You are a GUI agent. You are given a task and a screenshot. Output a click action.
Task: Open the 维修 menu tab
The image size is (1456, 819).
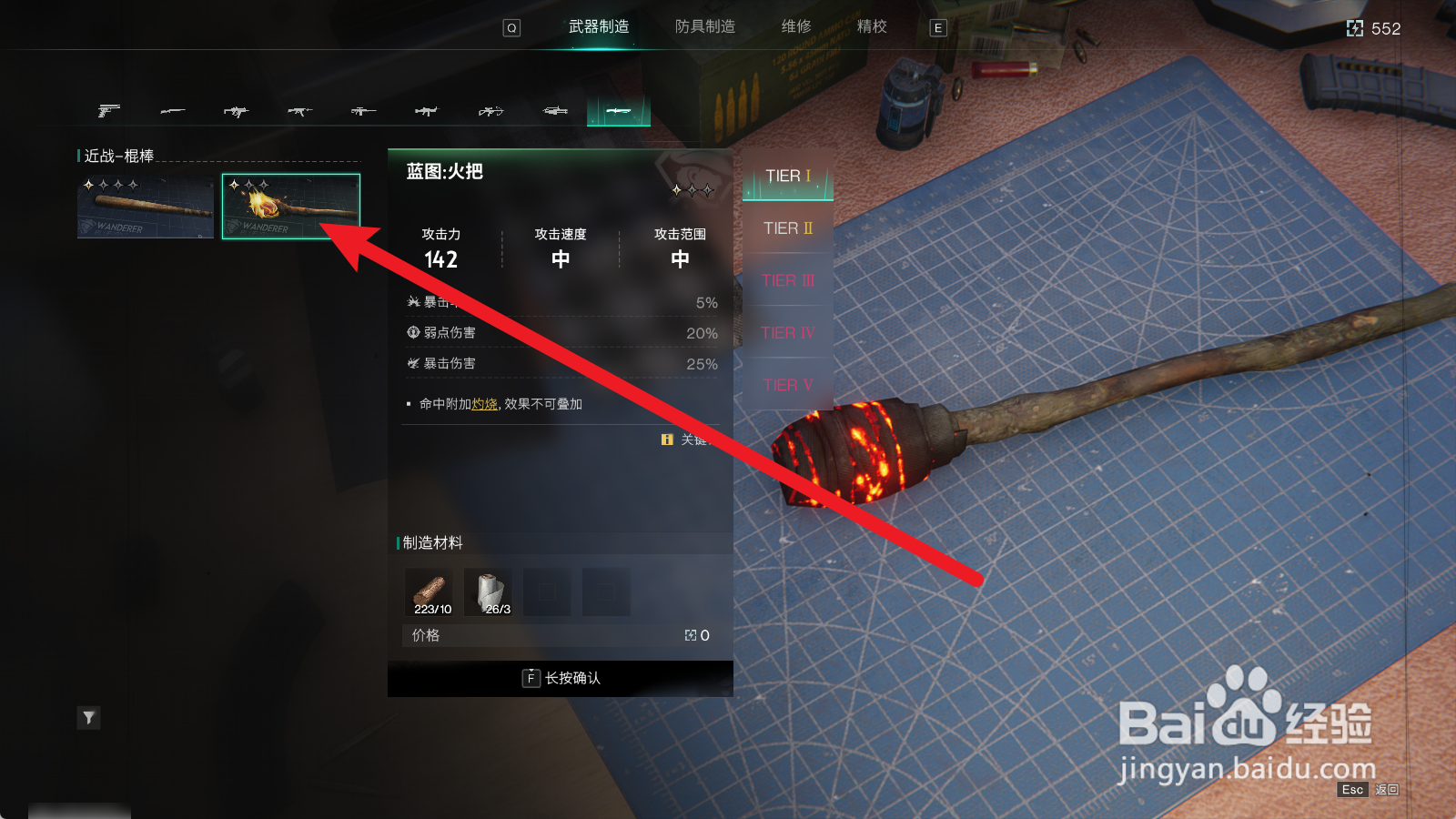(798, 26)
